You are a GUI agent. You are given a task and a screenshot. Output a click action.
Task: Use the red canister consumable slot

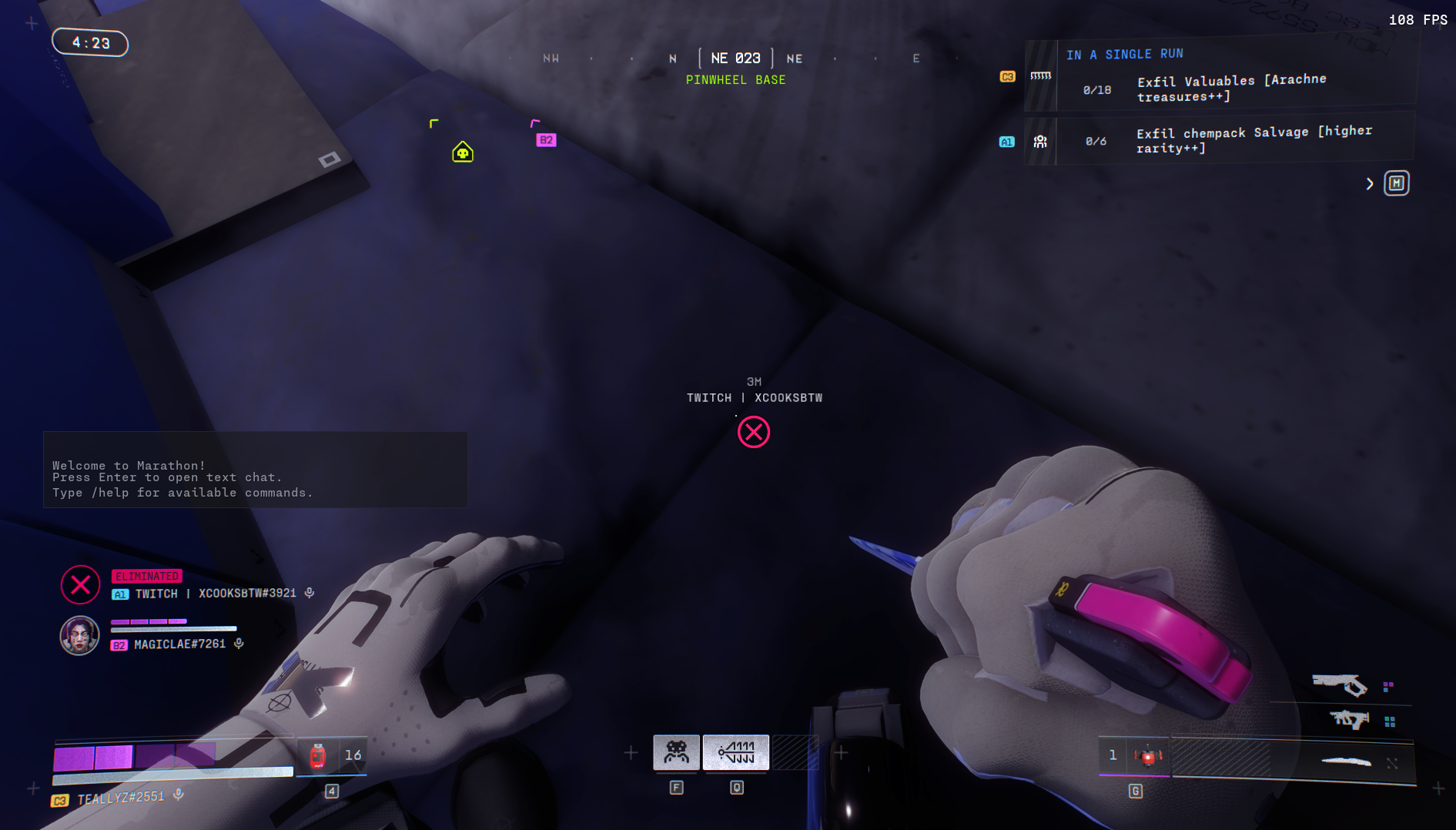[x=317, y=756]
